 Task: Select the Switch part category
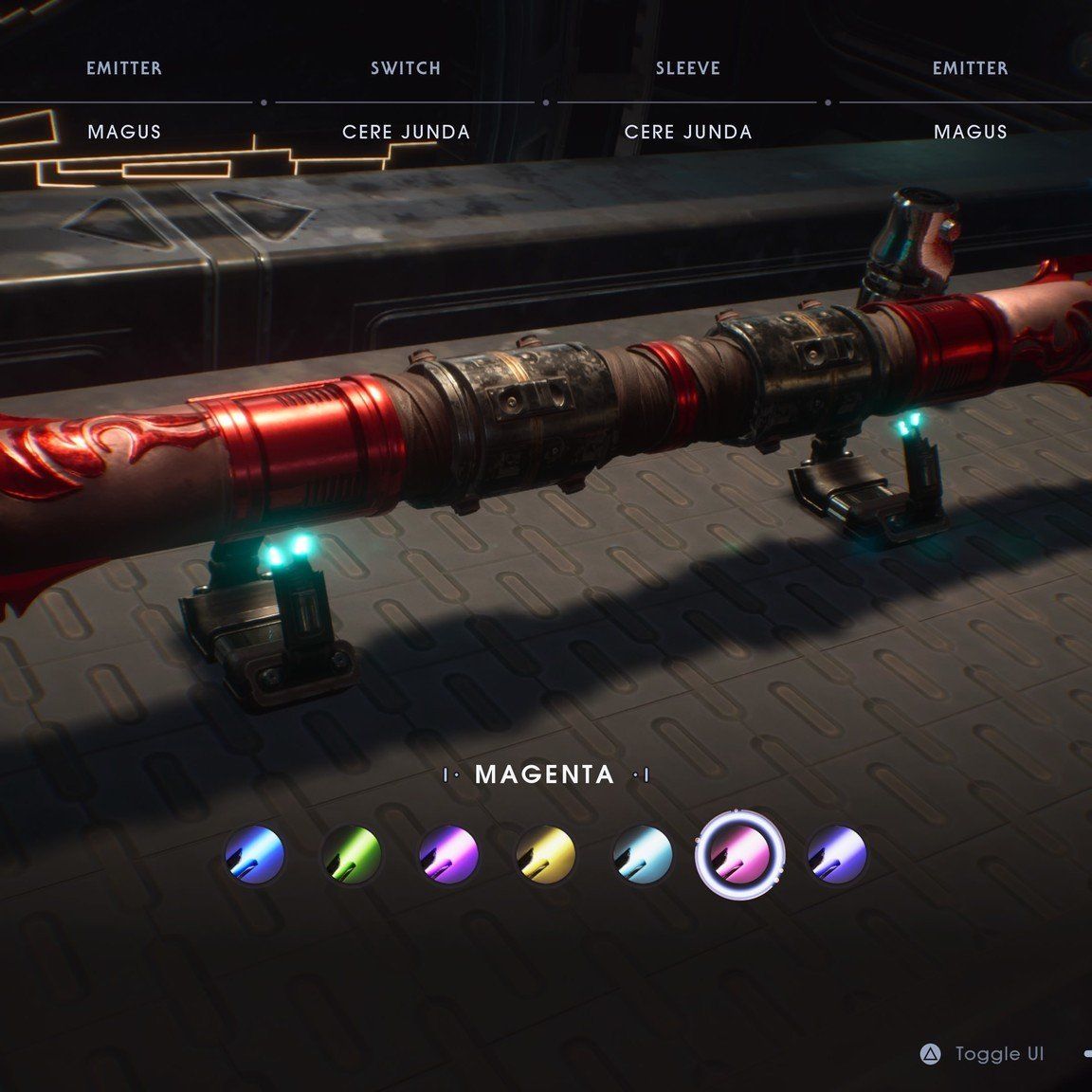[x=406, y=68]
